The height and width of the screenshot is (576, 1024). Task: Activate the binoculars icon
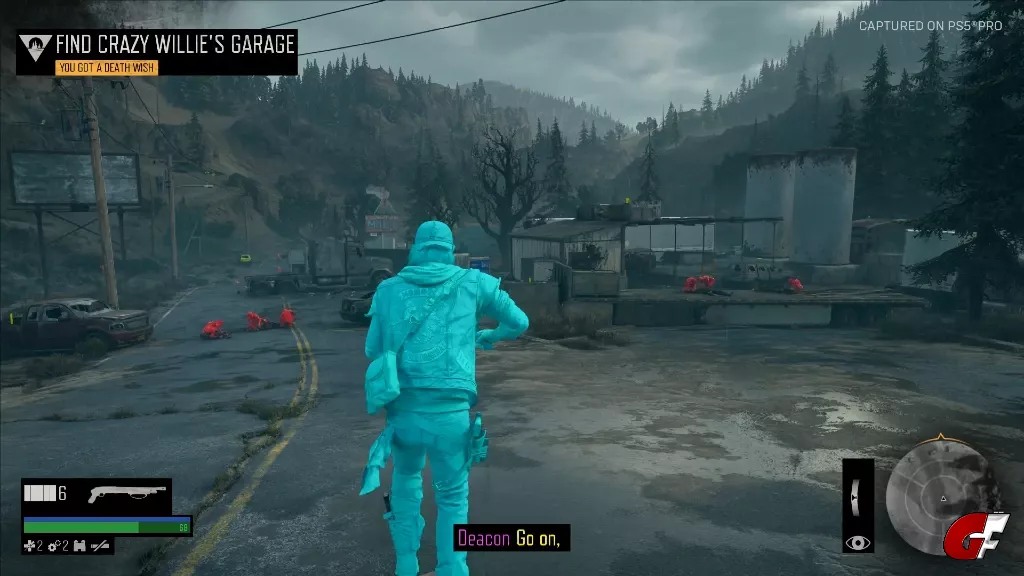(x=79, y=546)
